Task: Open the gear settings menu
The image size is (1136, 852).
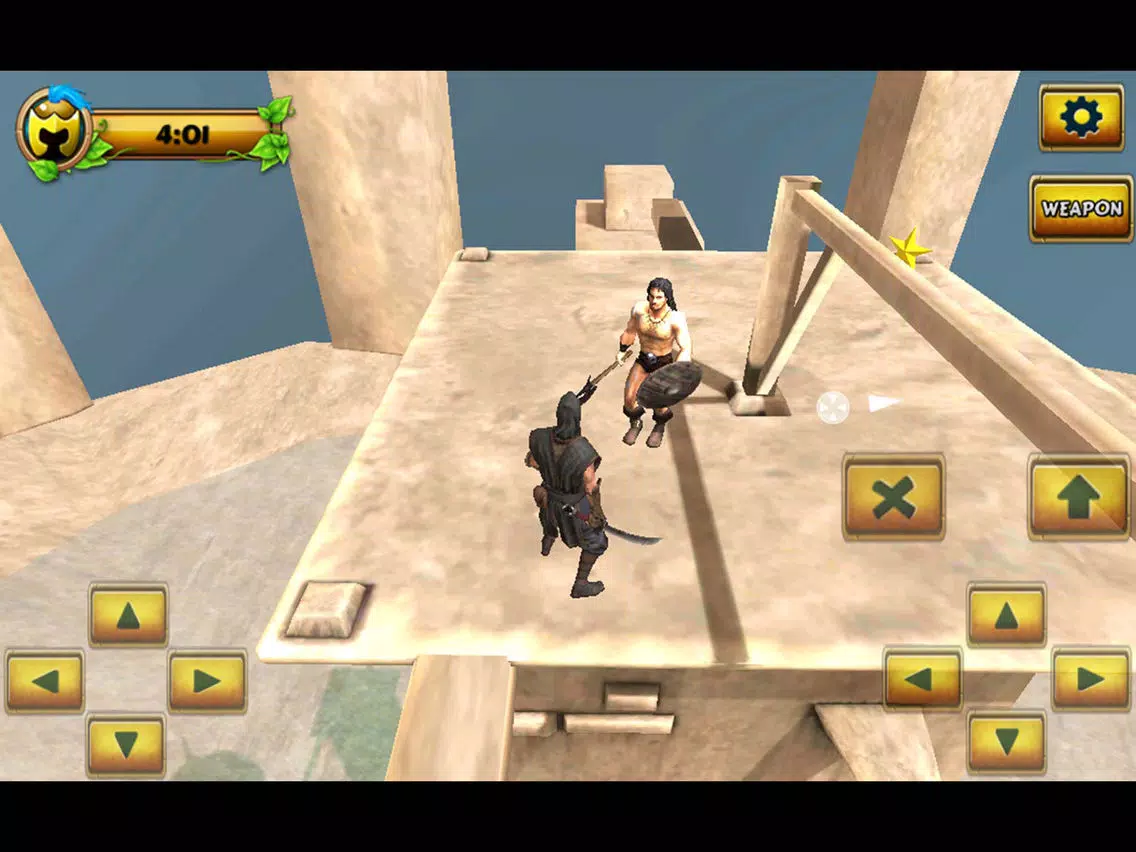Action: (x=1081, y=118)
